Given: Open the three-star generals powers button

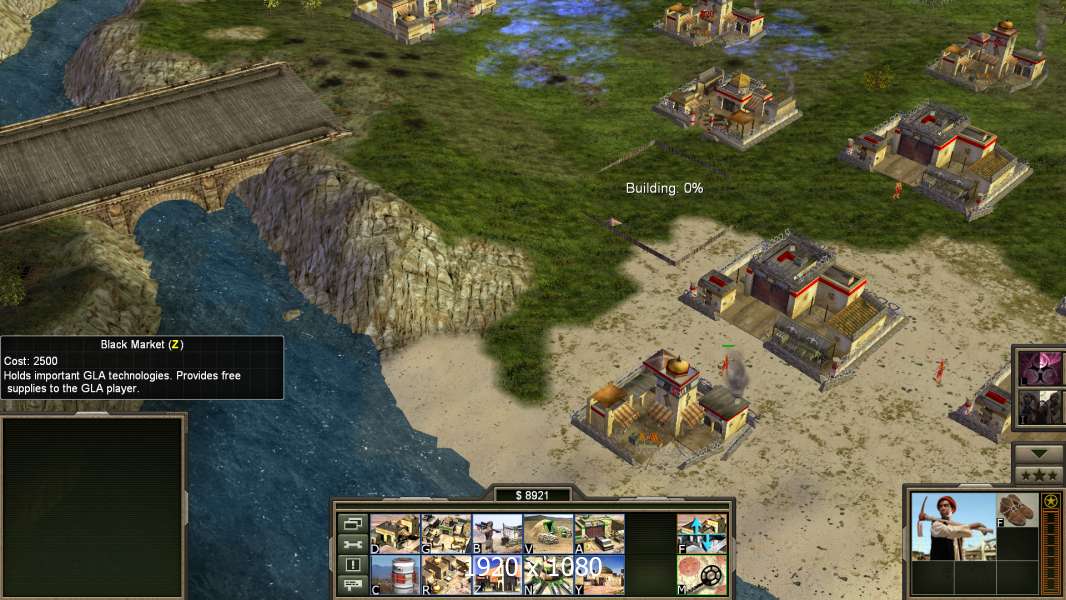Looking at the screenshot, I should pyautogui.click(x=1038, y=474).
